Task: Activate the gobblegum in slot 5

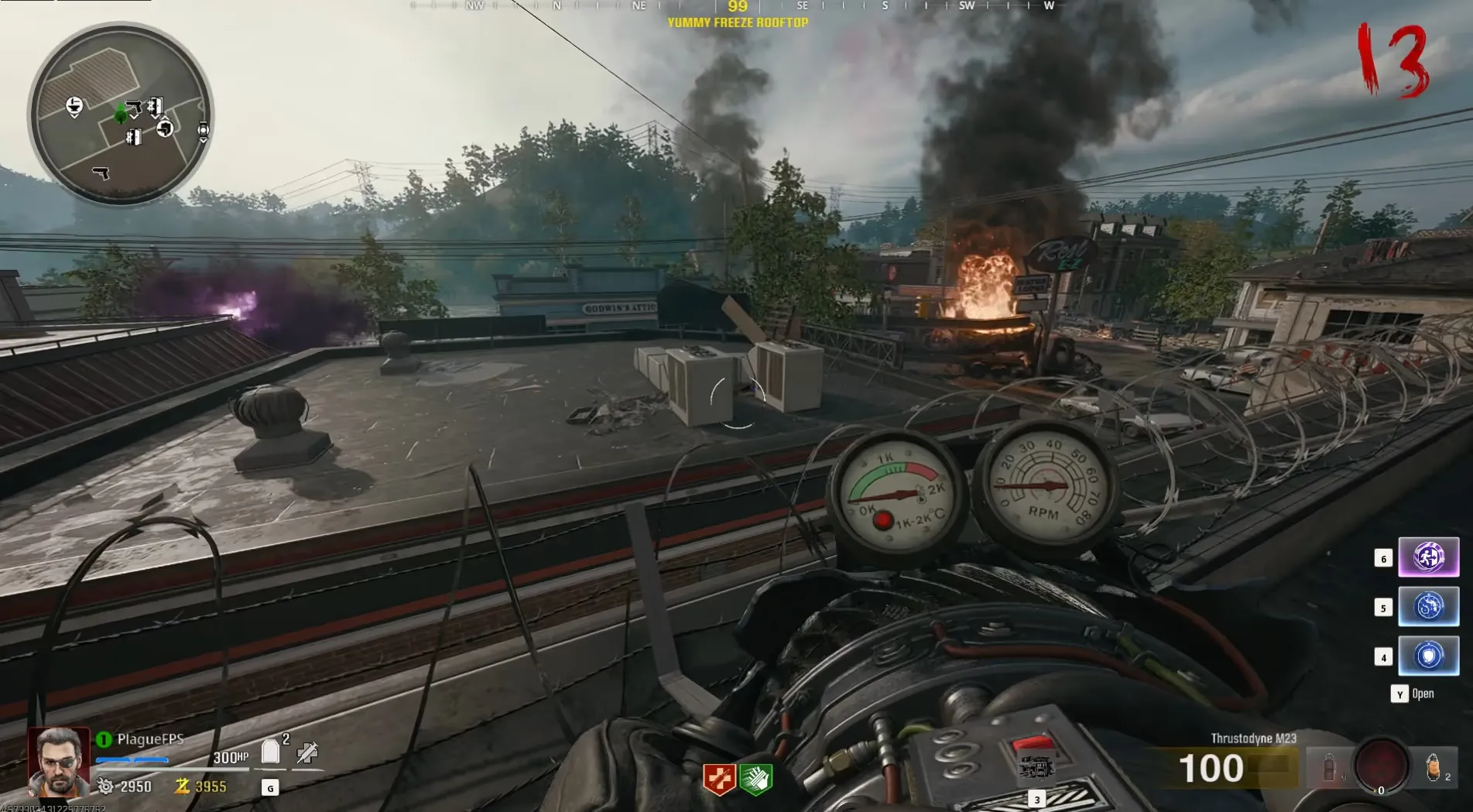Action: [1428, 606]
